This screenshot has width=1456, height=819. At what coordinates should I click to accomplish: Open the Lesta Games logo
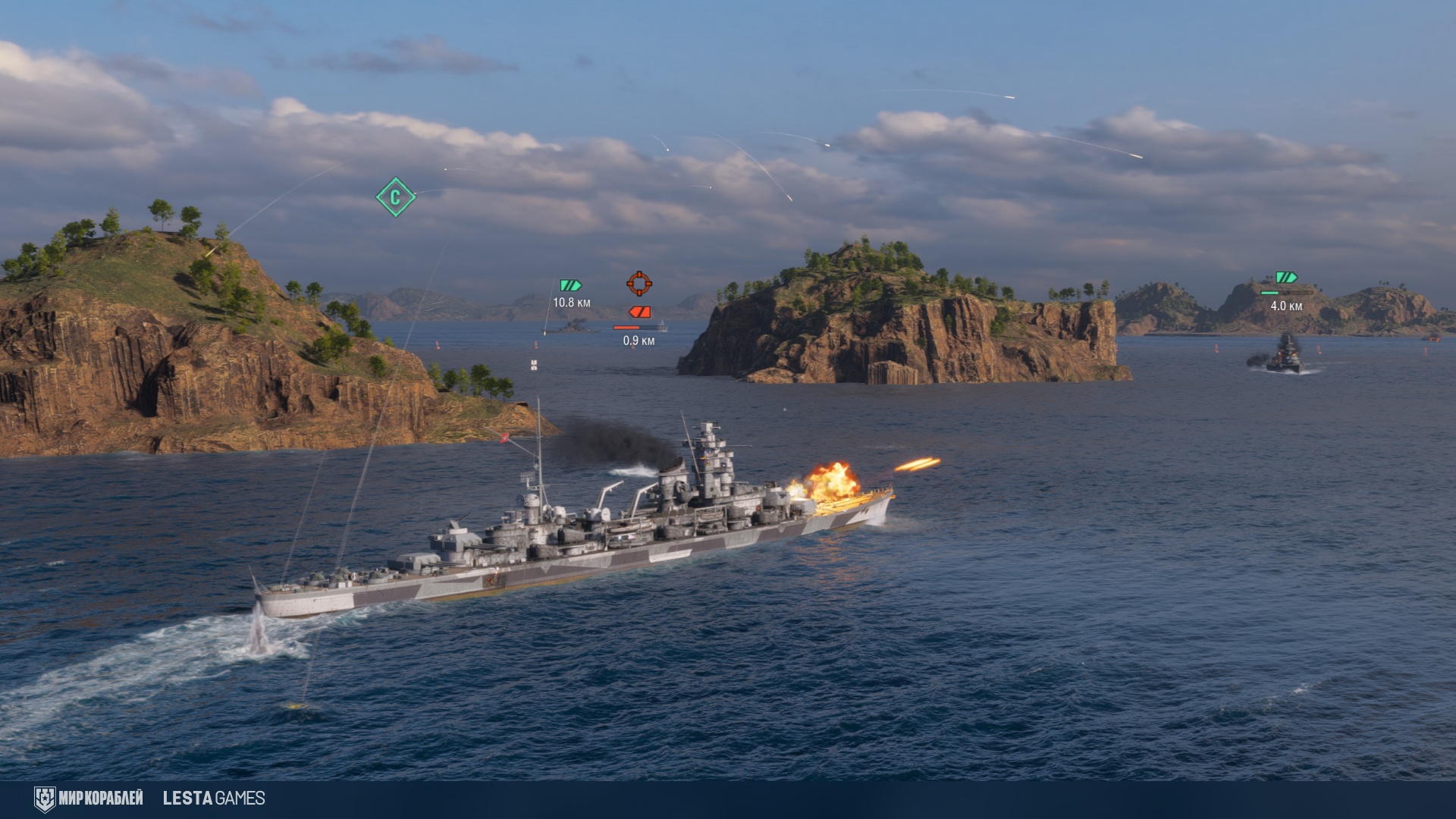pyautogui.click(x=214, y=799)
